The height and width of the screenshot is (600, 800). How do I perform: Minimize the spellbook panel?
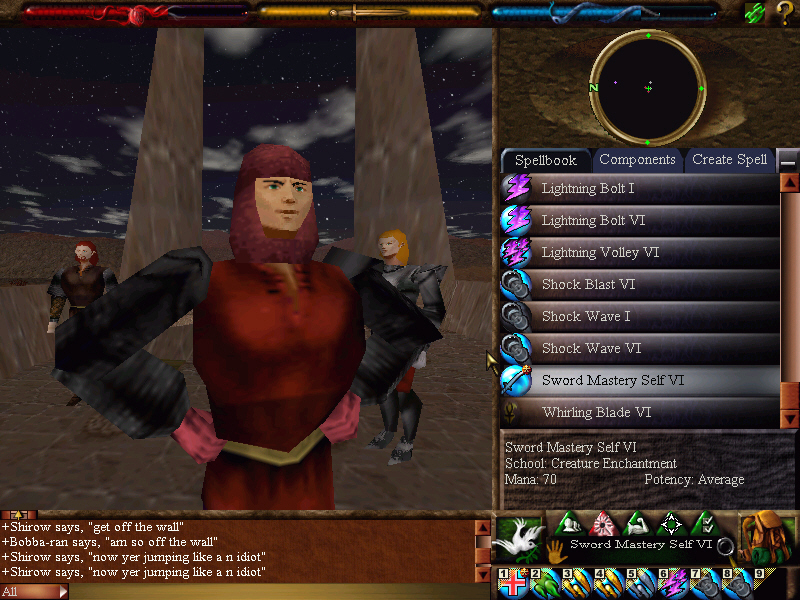click(789, 161)
